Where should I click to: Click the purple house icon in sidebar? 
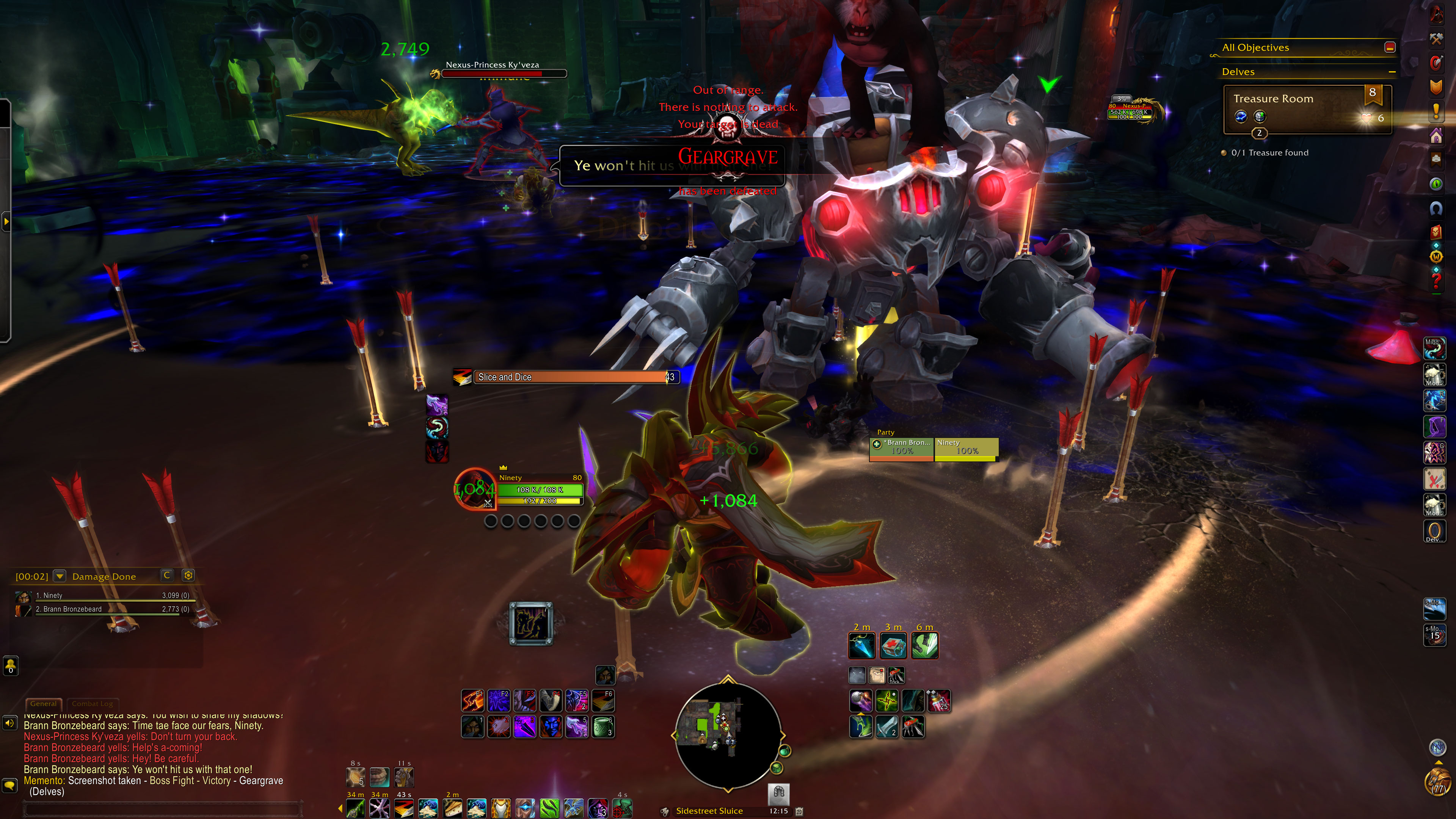[1436, 136]
